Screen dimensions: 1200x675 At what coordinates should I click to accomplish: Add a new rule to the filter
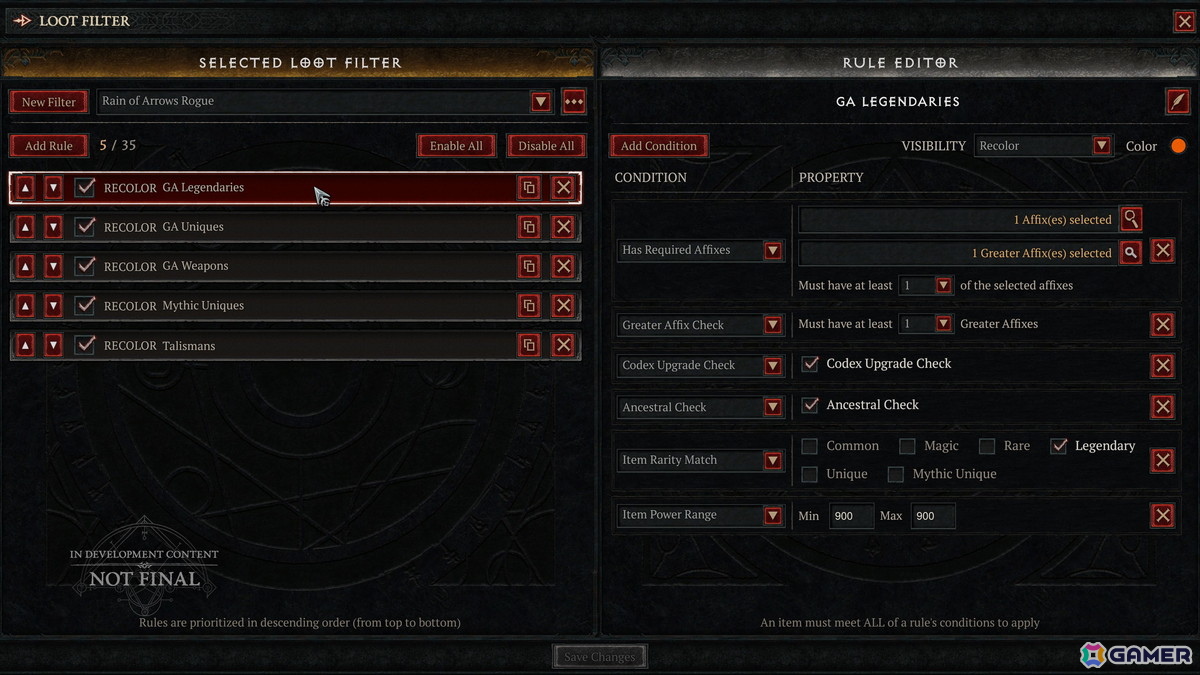click(x=48, y=146)
